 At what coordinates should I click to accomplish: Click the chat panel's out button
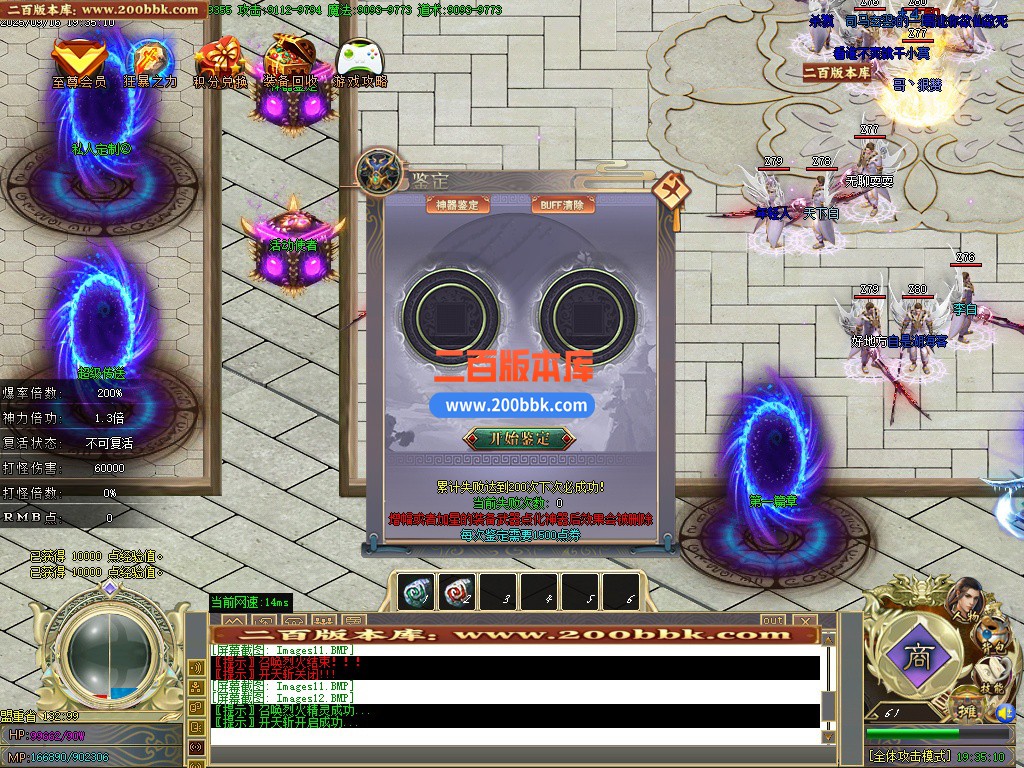pyautogui.click(x=772, y=621)
